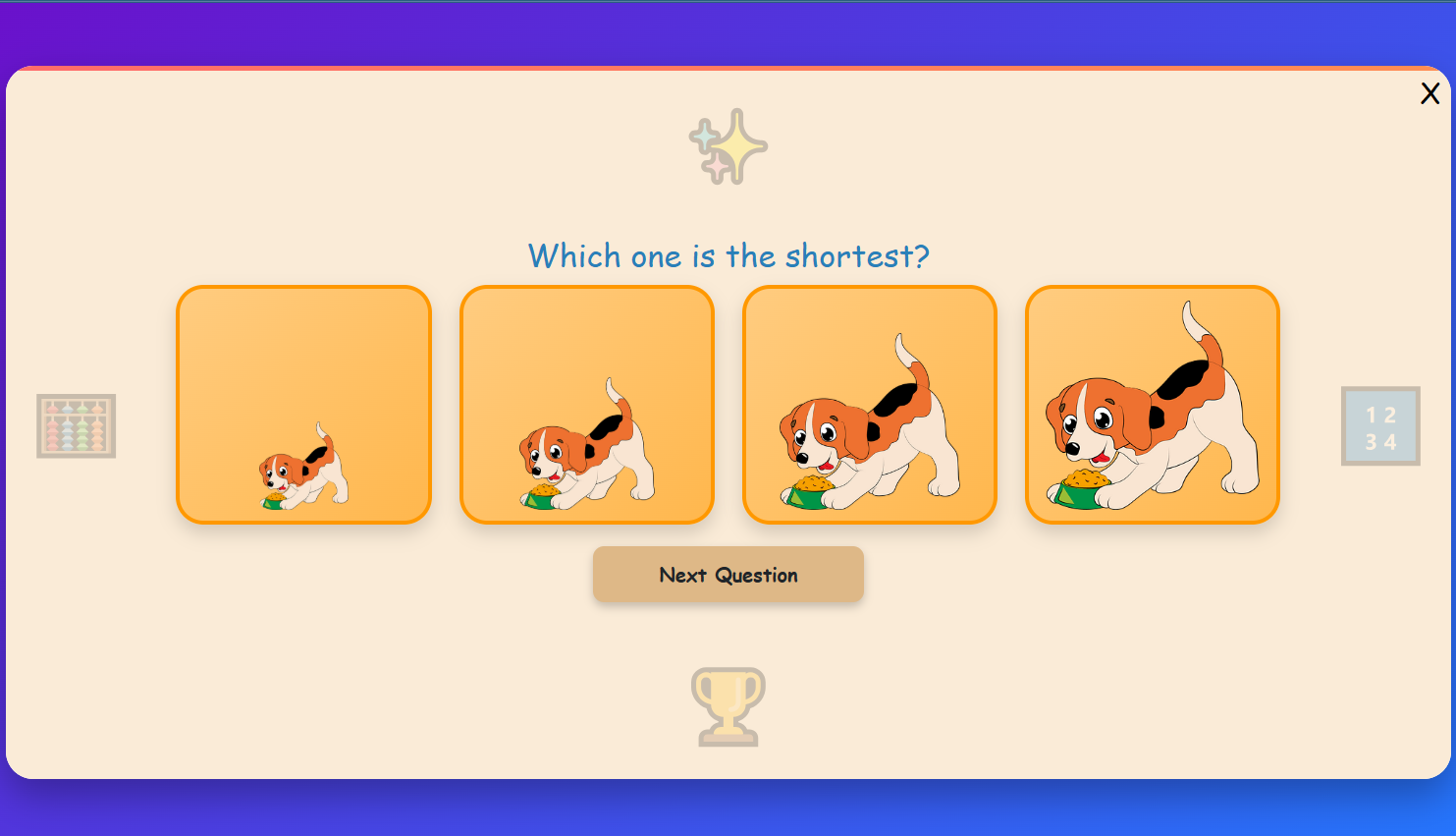Image resolution: width=1456 pixels, height=836 pixels.
Task: Click the sparkle stars icon
Action: click(728, 147)
